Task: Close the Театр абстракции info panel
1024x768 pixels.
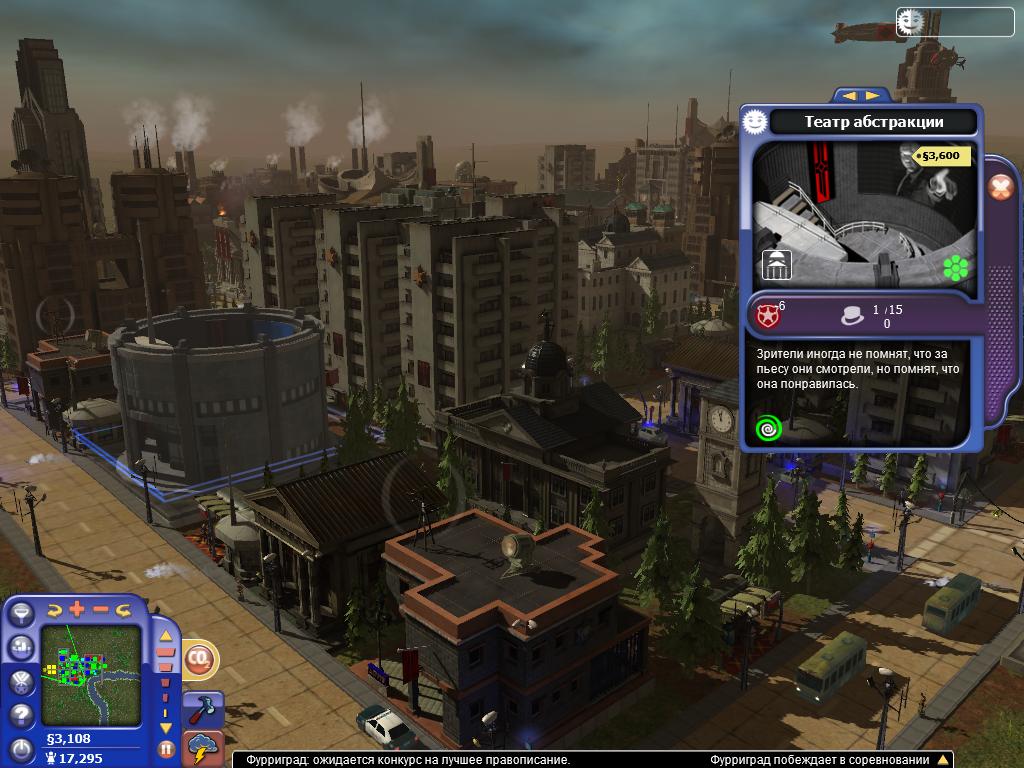Action: [999, 187]
